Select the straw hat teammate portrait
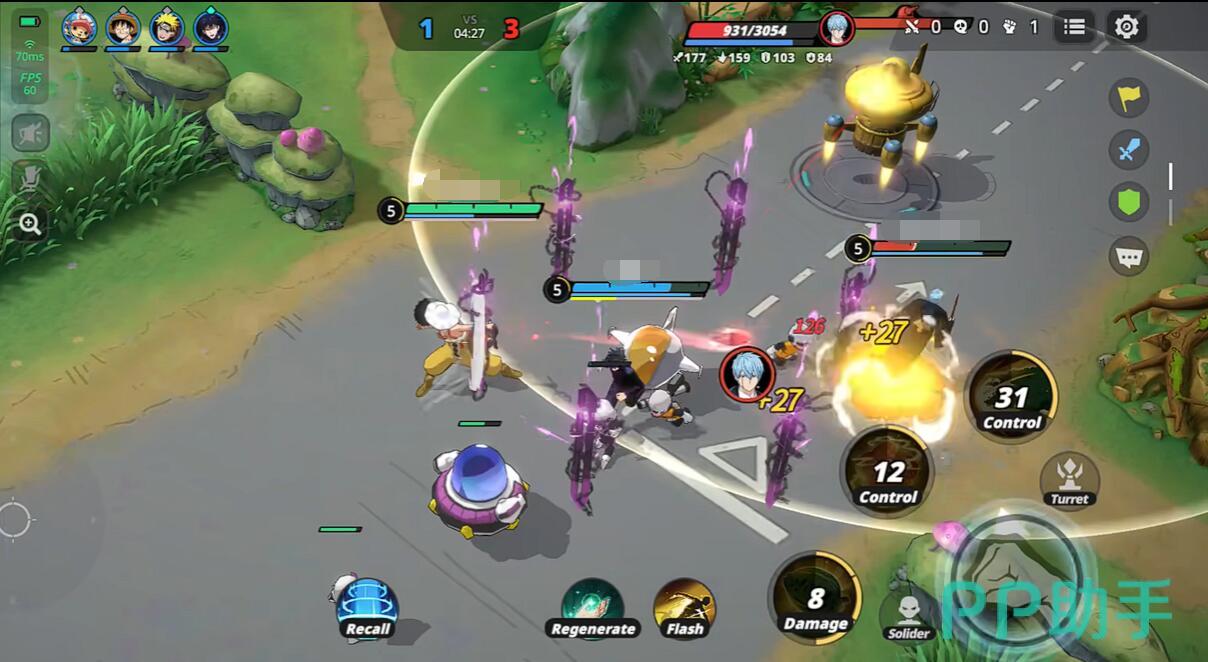 123,27
